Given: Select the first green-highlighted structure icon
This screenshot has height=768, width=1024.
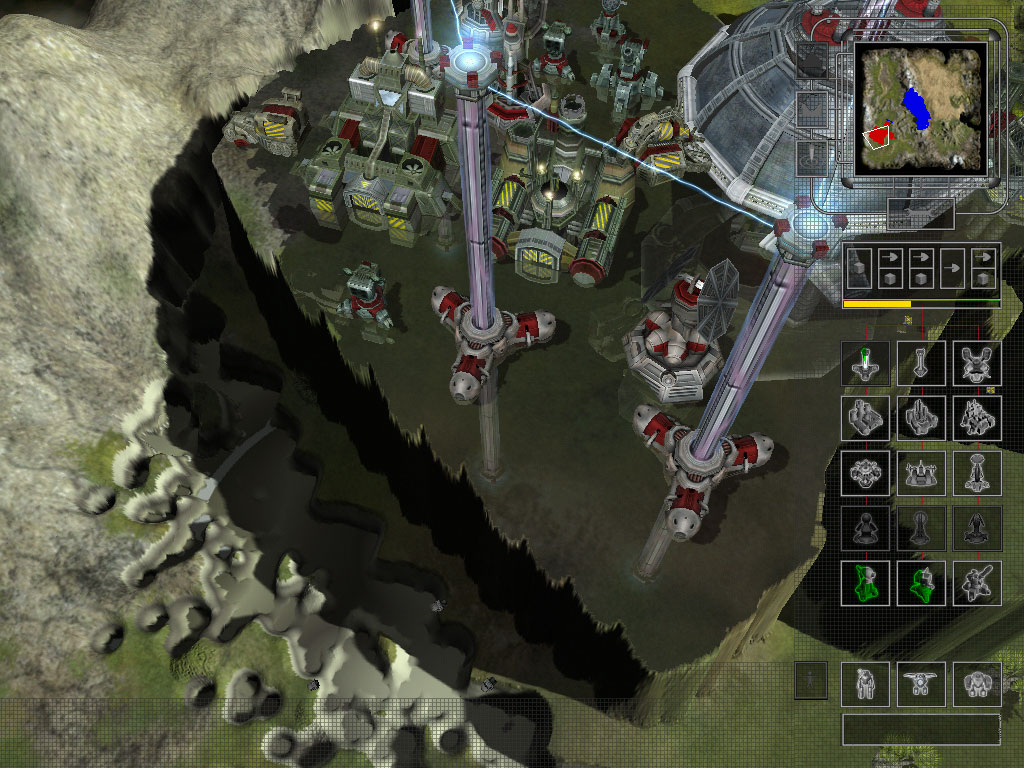Looking at the screenshot, I should pyautogui.click(x=866, y=583).
